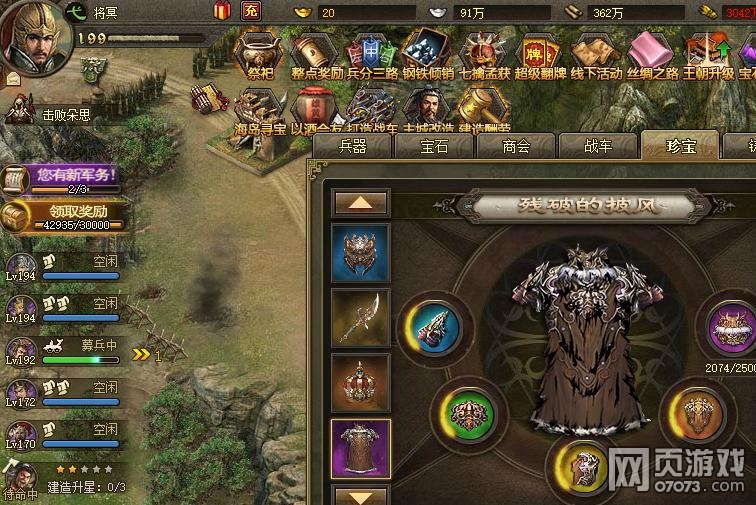Viewport: 756px width, 505px height.
Task: Show the 战车 tab
Action: (x=598, y=146)
